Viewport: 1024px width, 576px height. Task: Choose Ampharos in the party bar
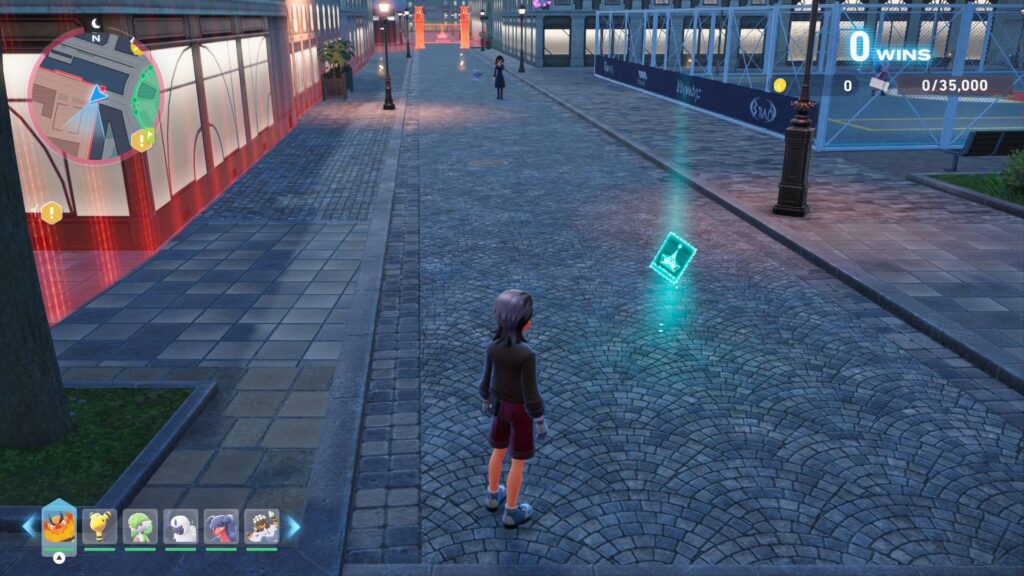pyautogui.click(x=99, y=526)
